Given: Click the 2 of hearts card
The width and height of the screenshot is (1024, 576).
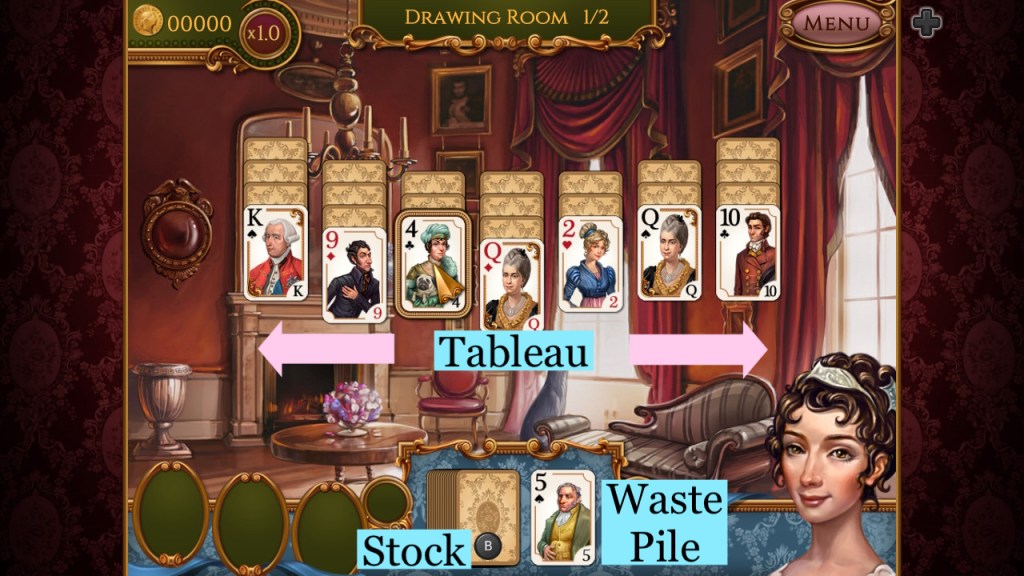Looking at the screenshot, I should click(590, 264).
